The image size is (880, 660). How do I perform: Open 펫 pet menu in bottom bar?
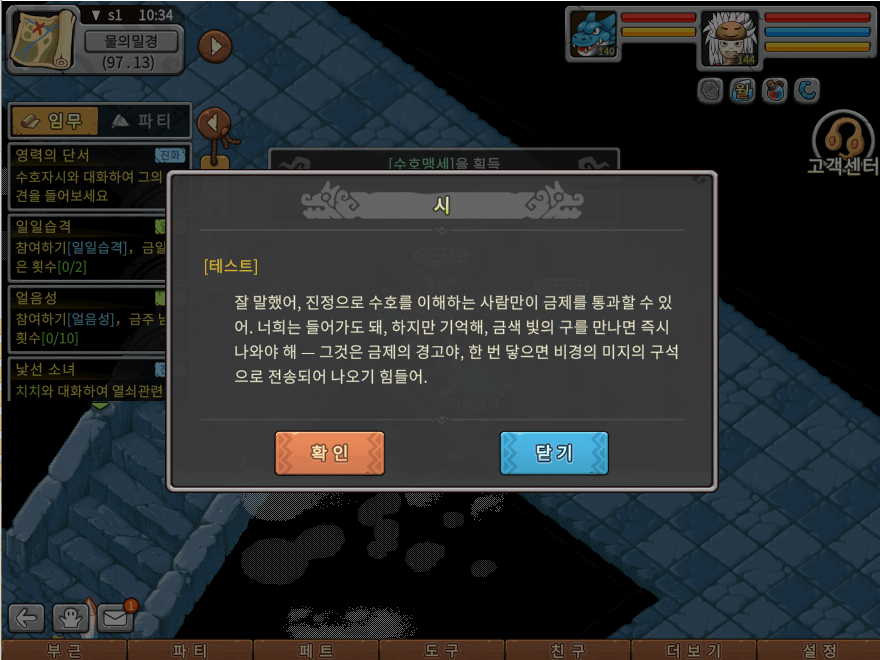click(x=316, y=650)
